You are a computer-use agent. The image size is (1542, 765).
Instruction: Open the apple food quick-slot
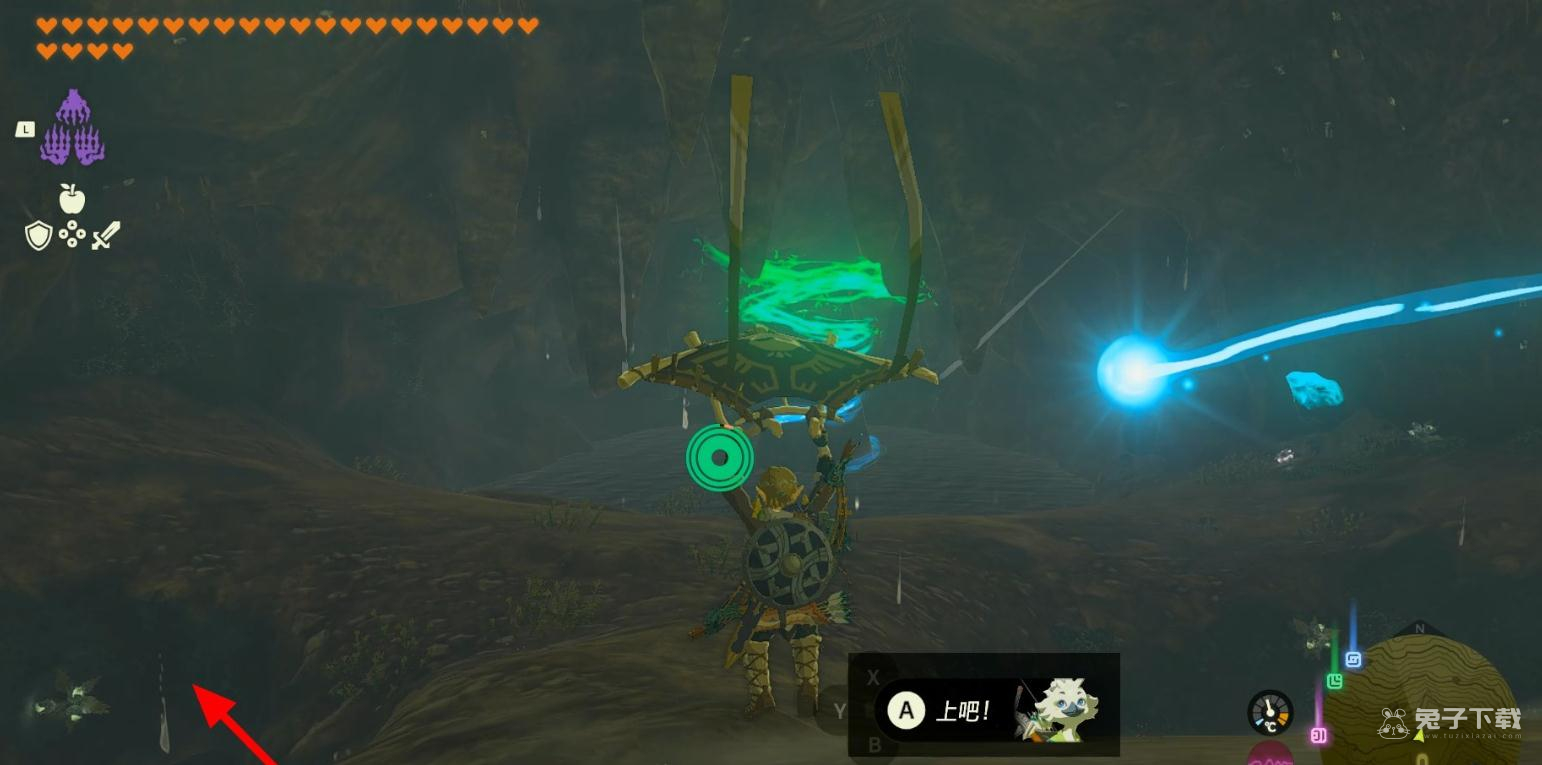(x=72, y=199)
